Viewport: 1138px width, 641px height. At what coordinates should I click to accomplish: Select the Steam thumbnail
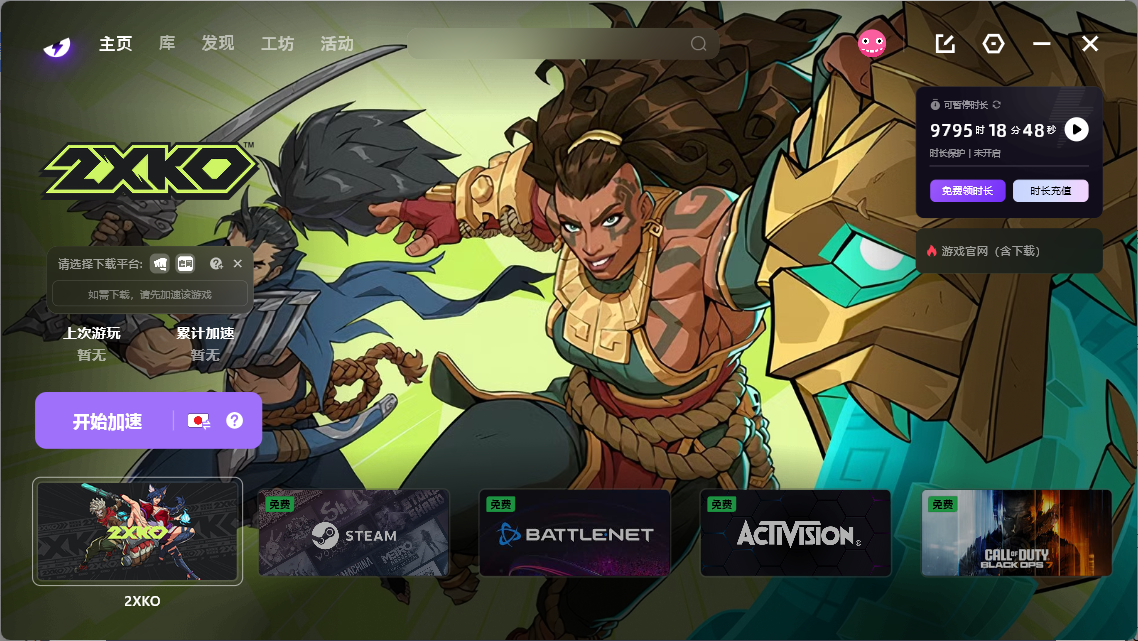pos(354,533)
